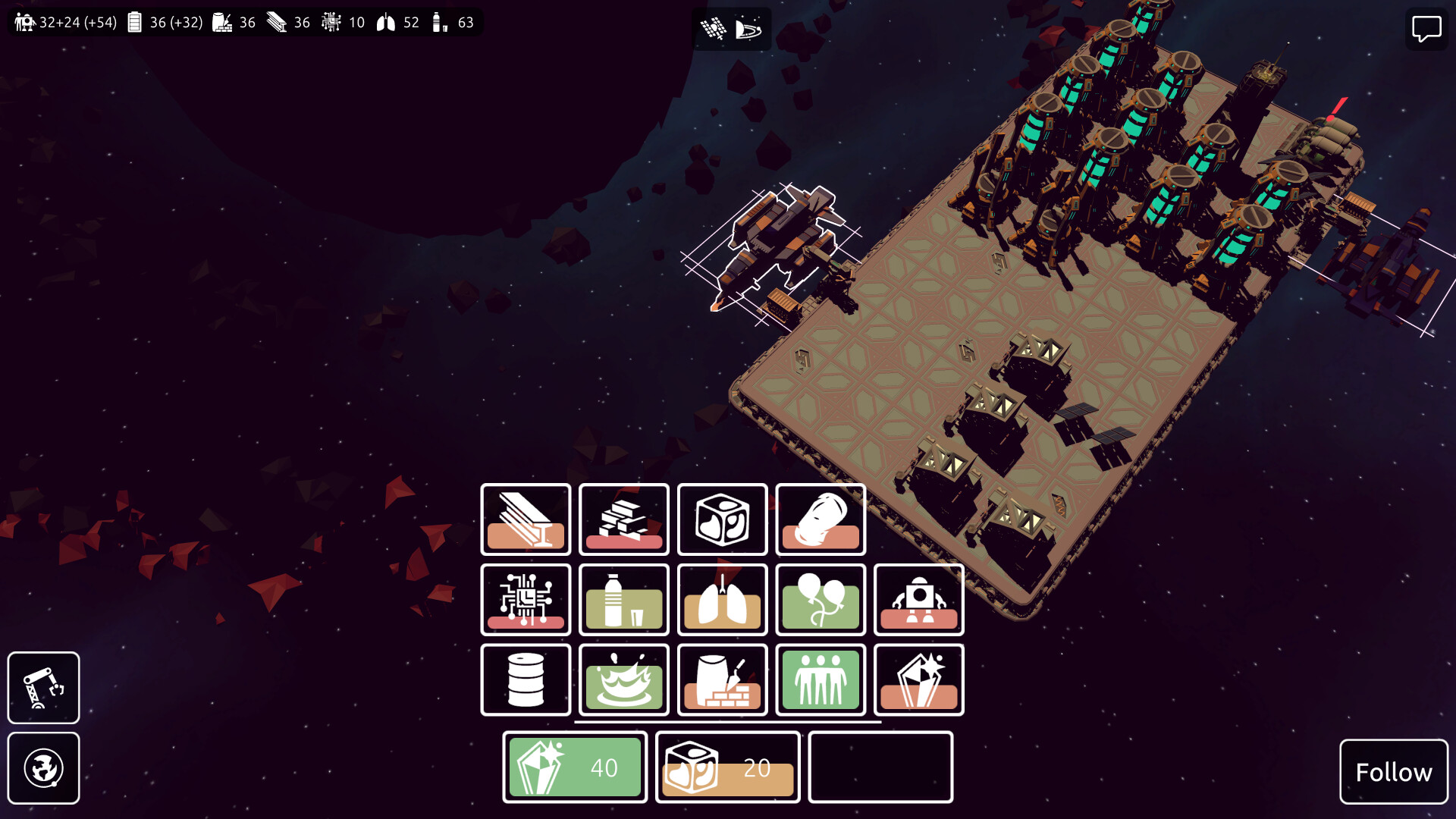This screenshot has width=1456, height=819.
Task: Select the robot resource icon
Action: click(918, 599)
